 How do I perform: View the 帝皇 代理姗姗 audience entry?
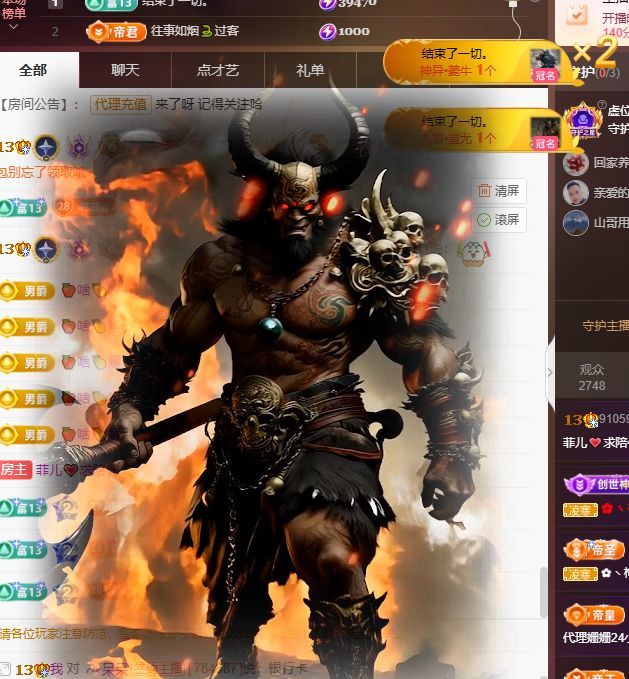(596, 625)
